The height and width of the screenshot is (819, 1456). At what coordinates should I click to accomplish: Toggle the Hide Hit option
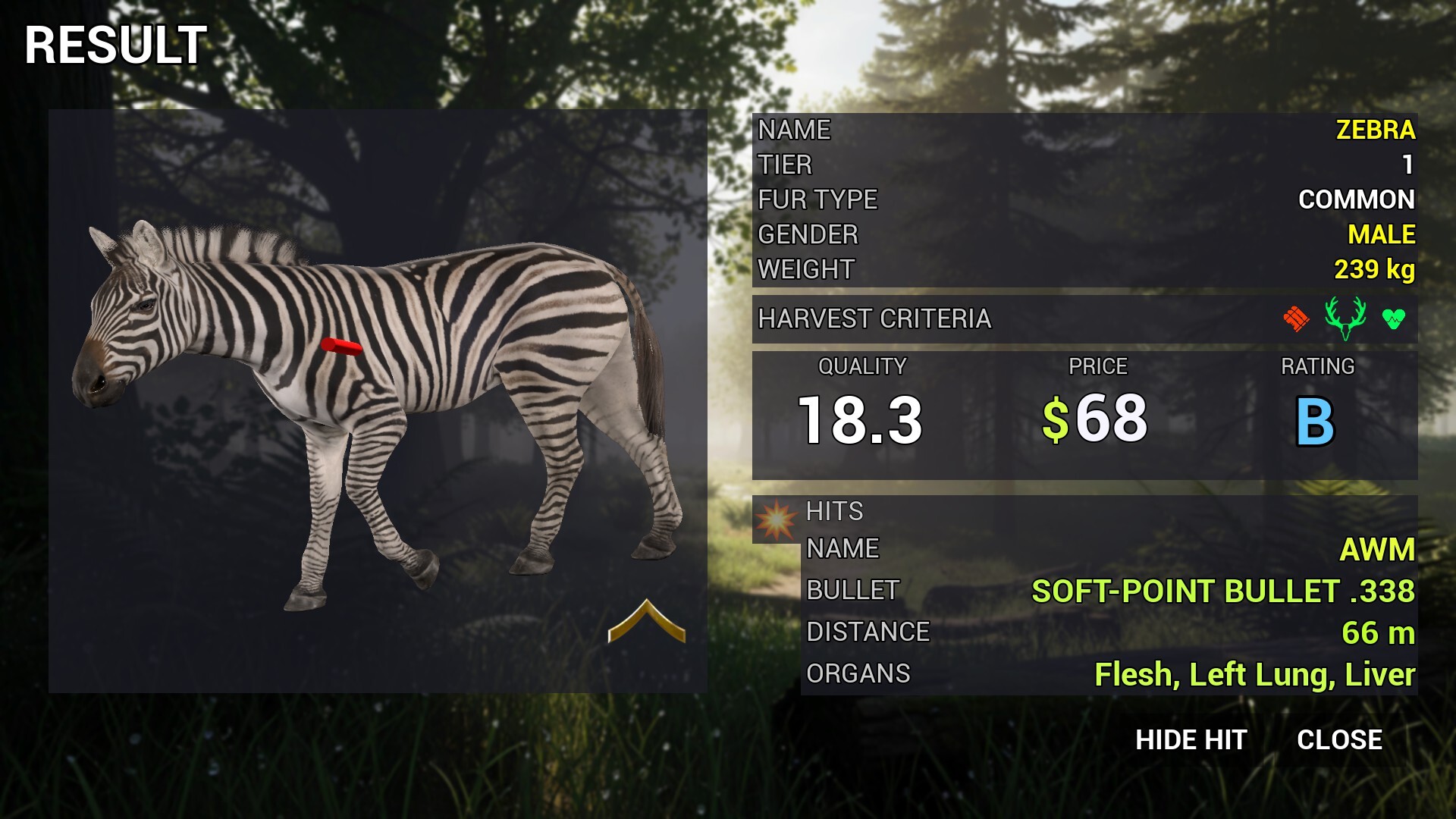1191,740
